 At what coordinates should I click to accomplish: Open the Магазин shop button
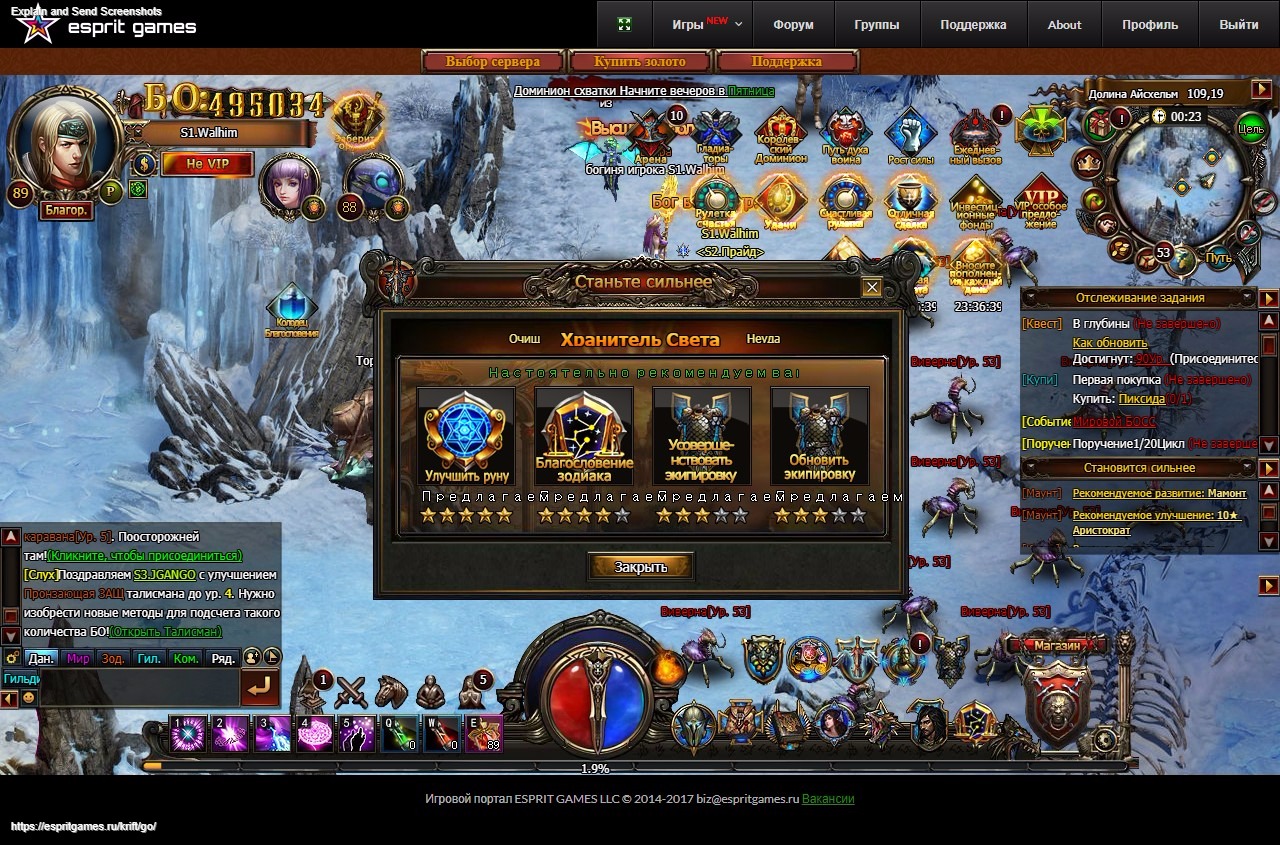(x=1057, y=646)
